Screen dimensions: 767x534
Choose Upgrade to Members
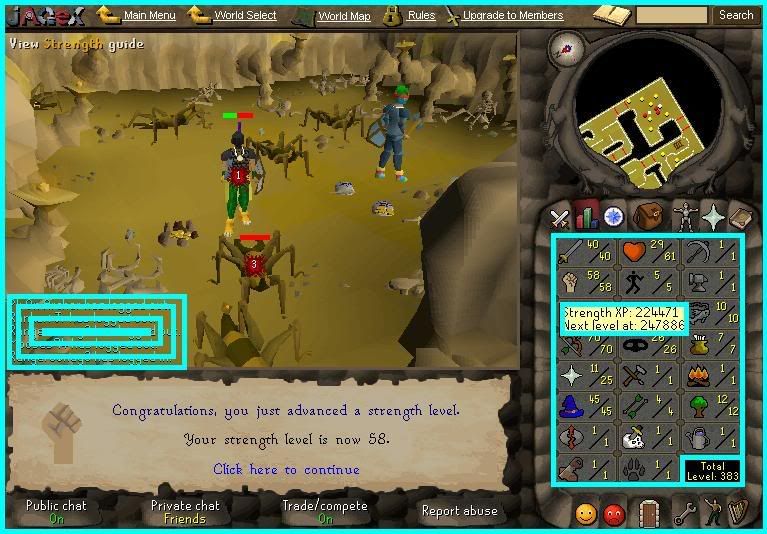tap(513, 15)
